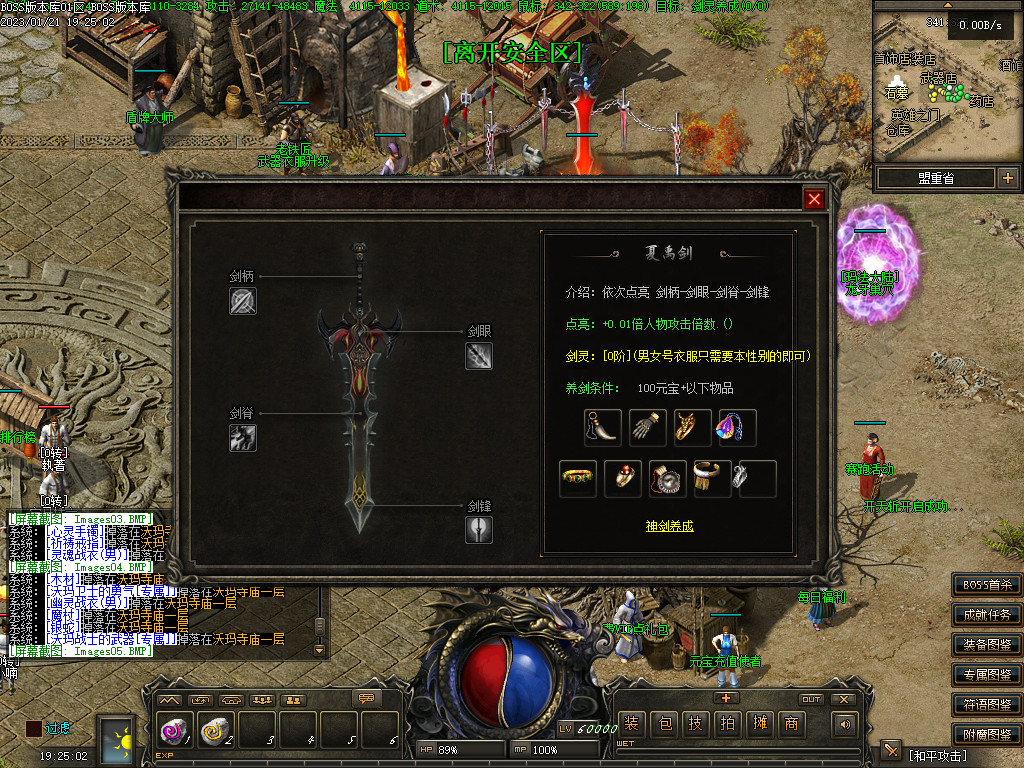Viewport: 1024px width, 768px height.
Task: Use the purple swirl stone in hotbar slot 1
Action: pos(173,733)
